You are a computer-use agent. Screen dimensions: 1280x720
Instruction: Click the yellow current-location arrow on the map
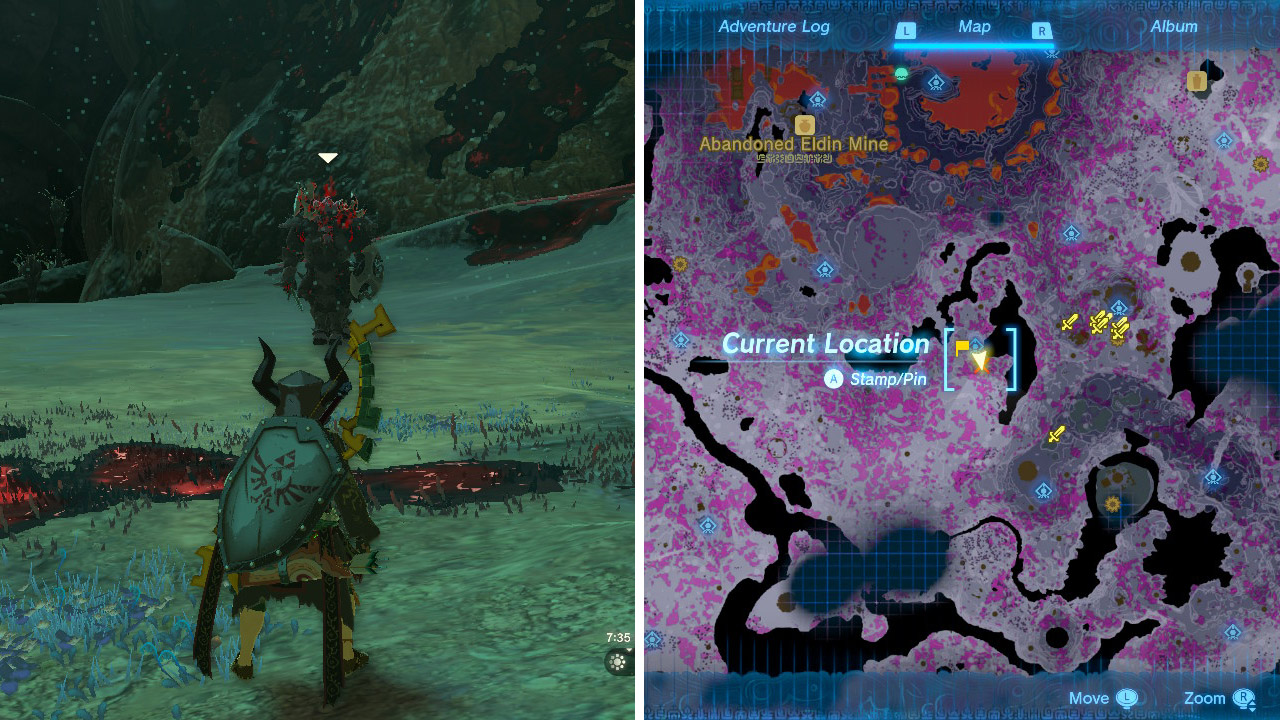point(980,360)
